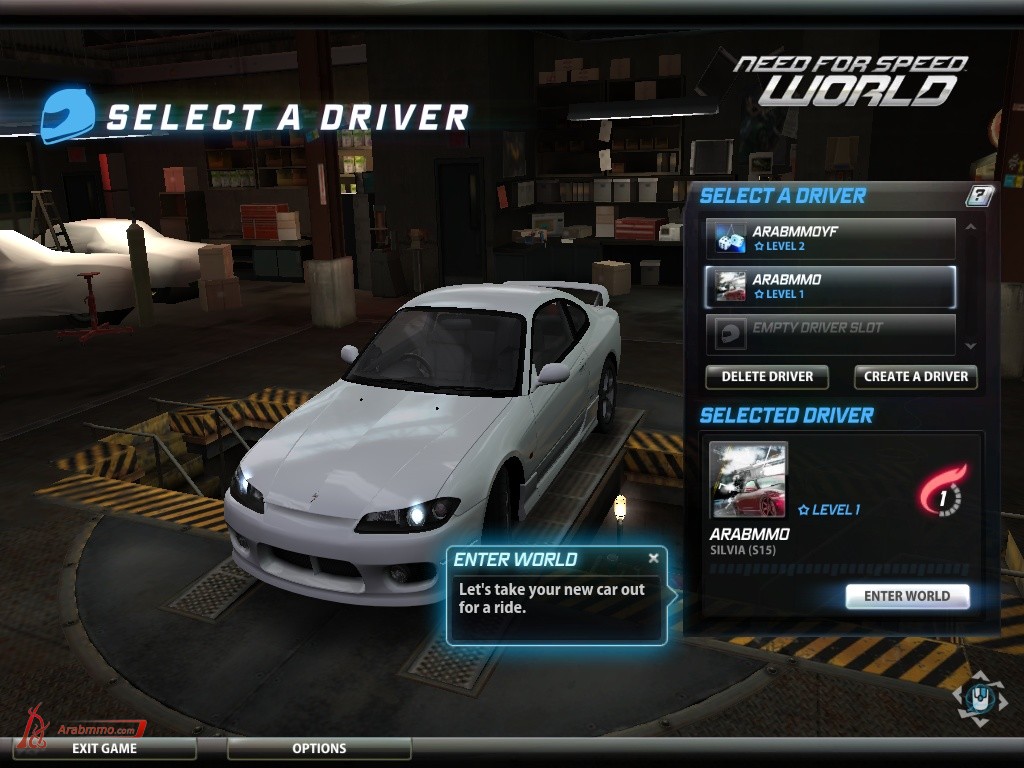Click the selected driver's car thumbnail
This screenshot has height=768, width=1024.
tap(748, 480)
